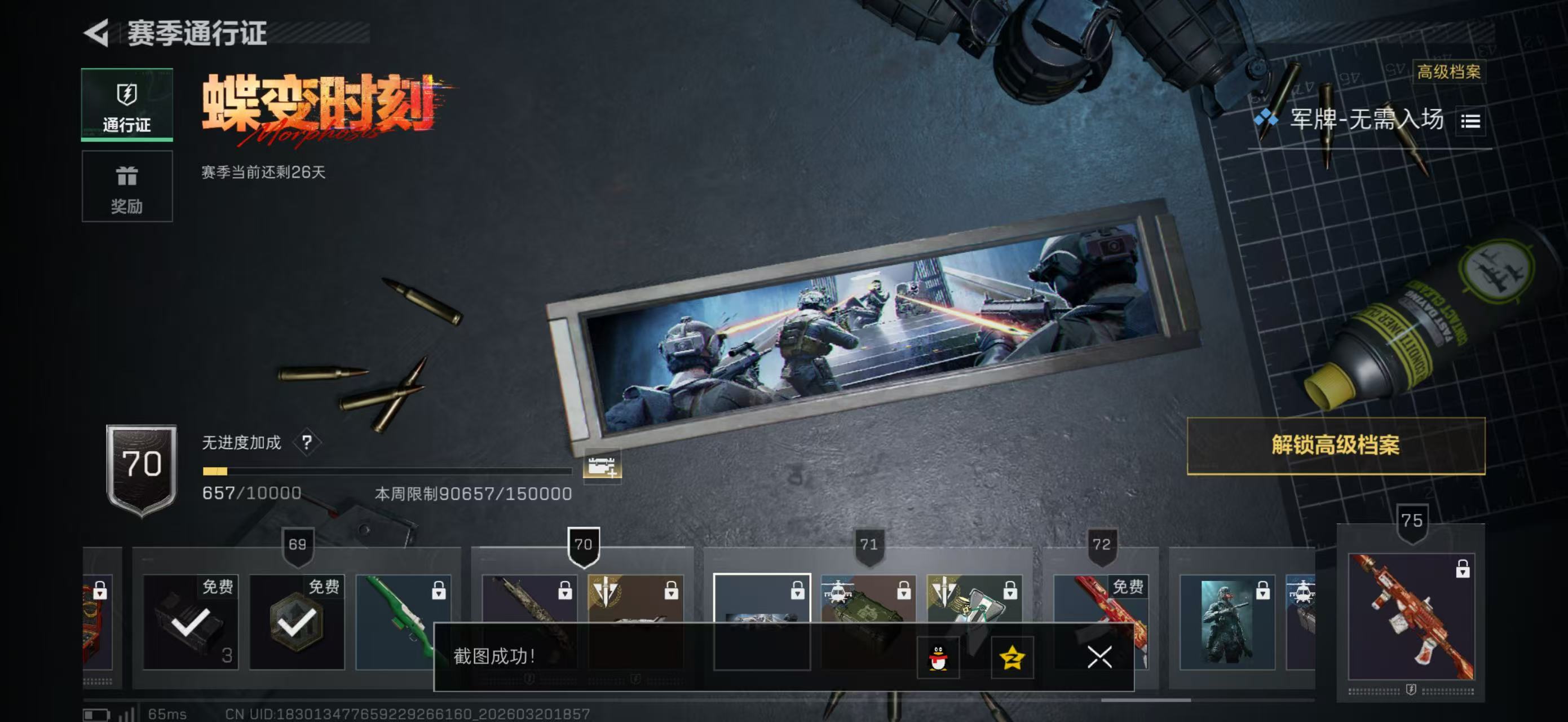
Task: Open the 军牌 list menu icon
Action: pyautogui.click(x=1472, y=121)
